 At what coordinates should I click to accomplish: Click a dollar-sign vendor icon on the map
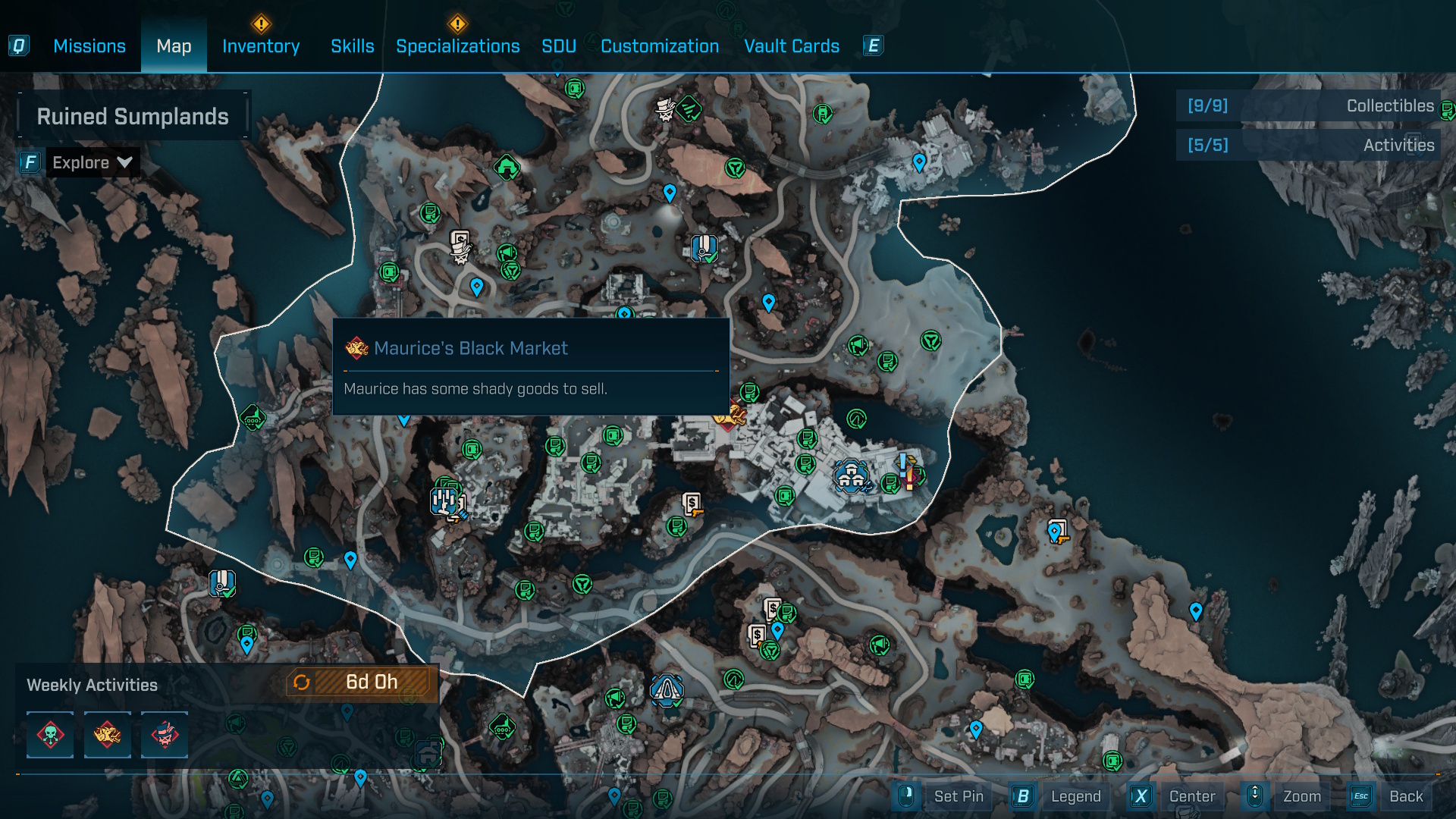[691, 503]
